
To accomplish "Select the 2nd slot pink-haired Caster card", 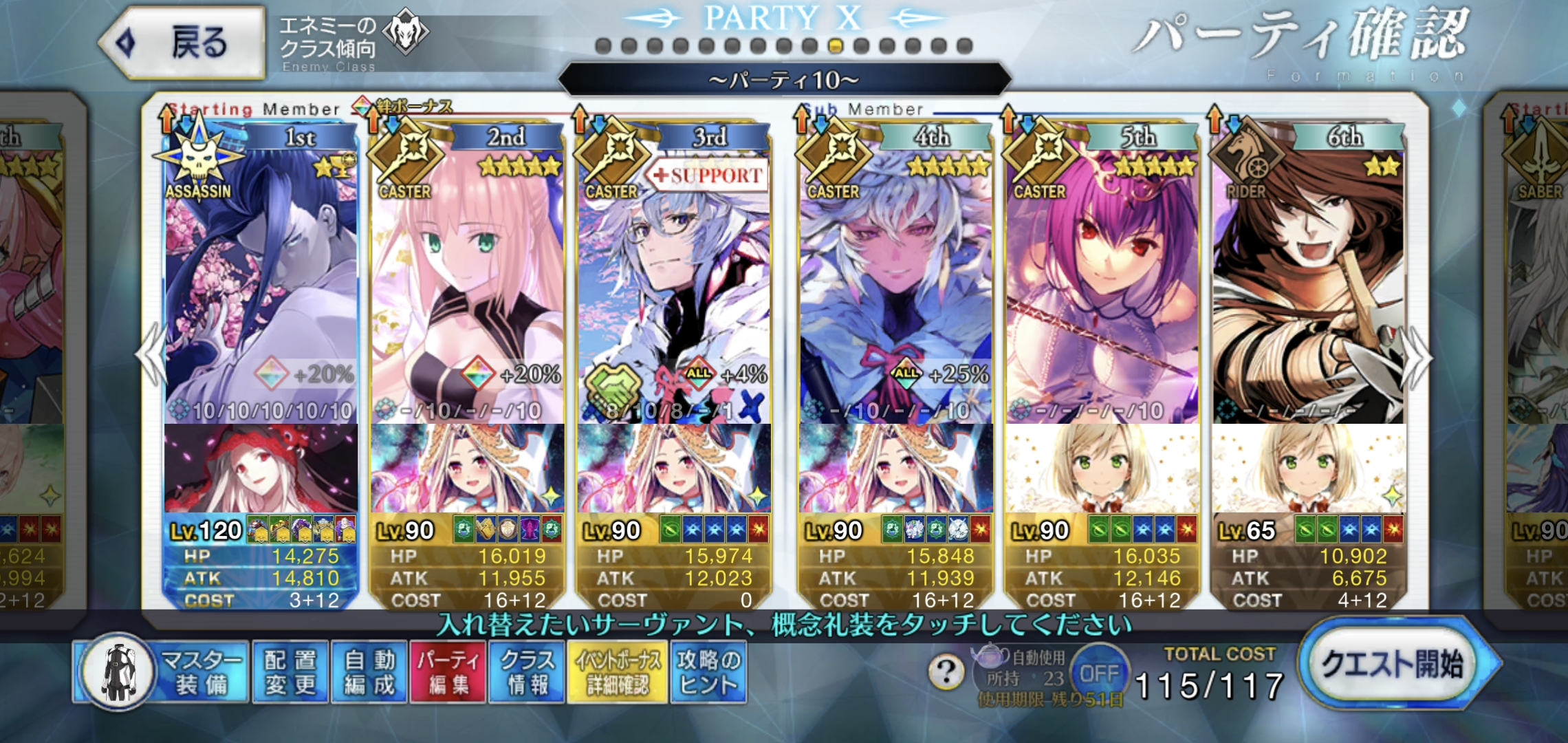I will pos(468,275).
